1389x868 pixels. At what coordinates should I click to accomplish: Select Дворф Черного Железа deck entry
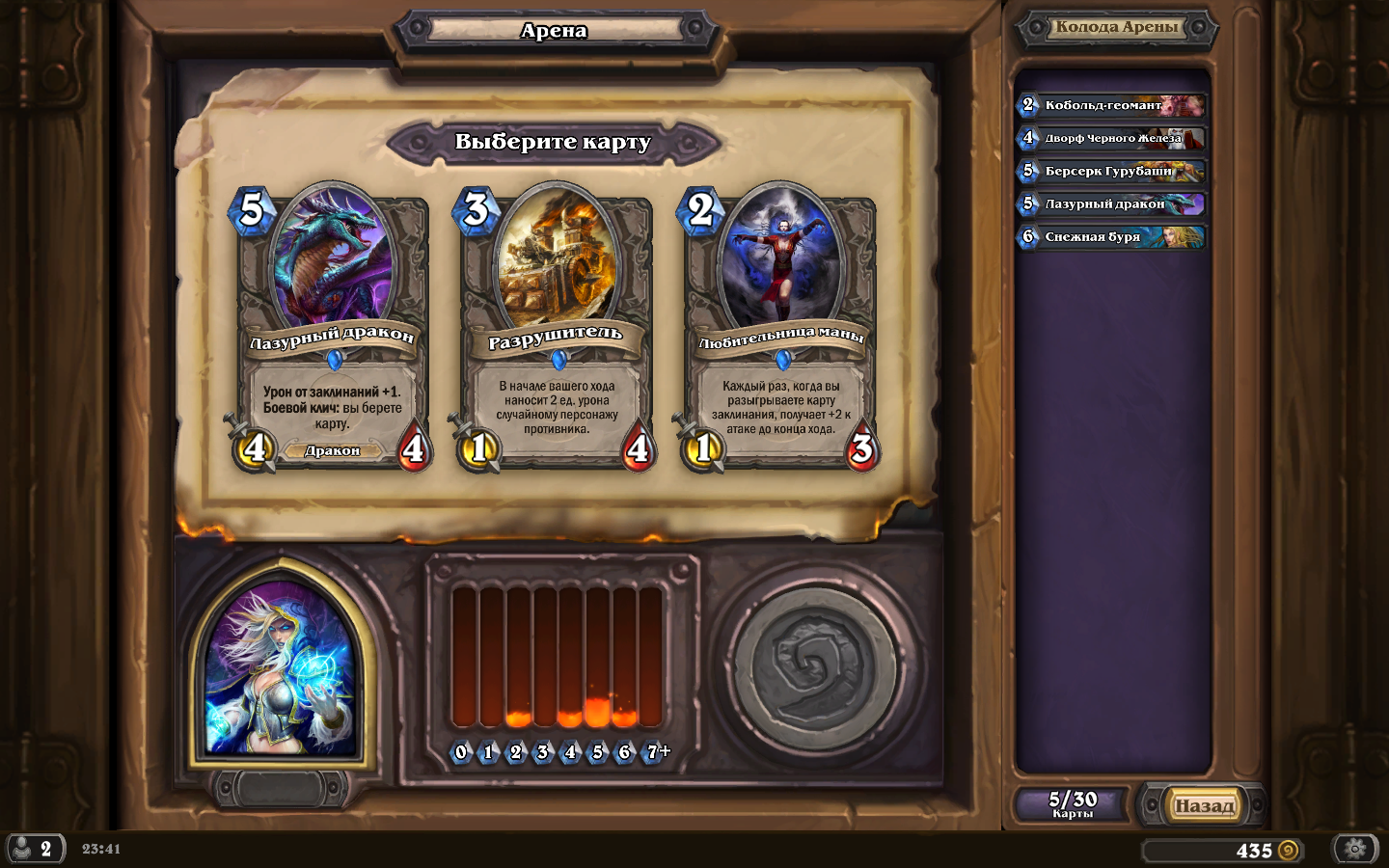pos(1113,138)
